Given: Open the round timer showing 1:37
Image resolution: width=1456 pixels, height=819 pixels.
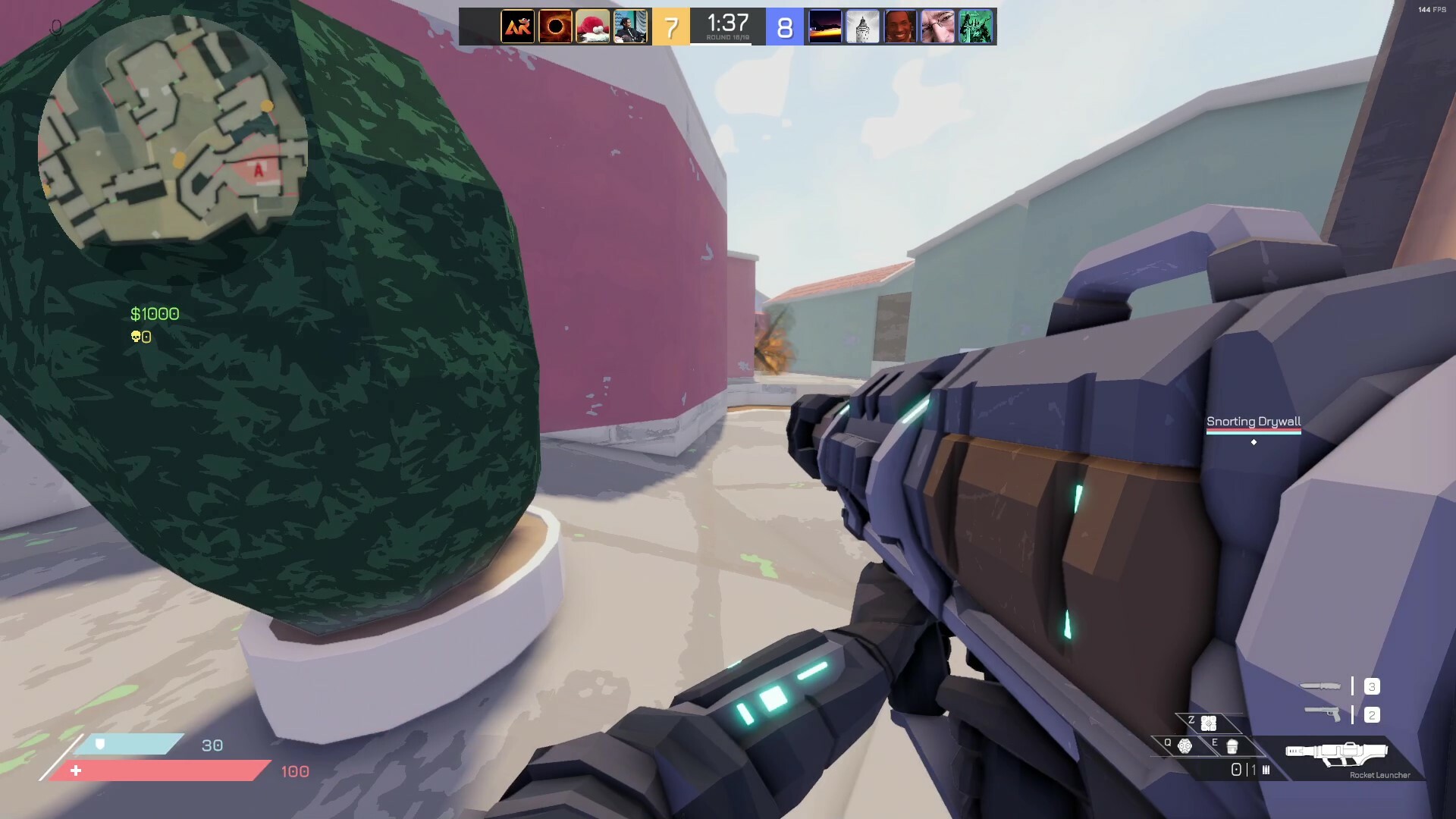Looking at the screenshot, I should click(x=726, y=23).
